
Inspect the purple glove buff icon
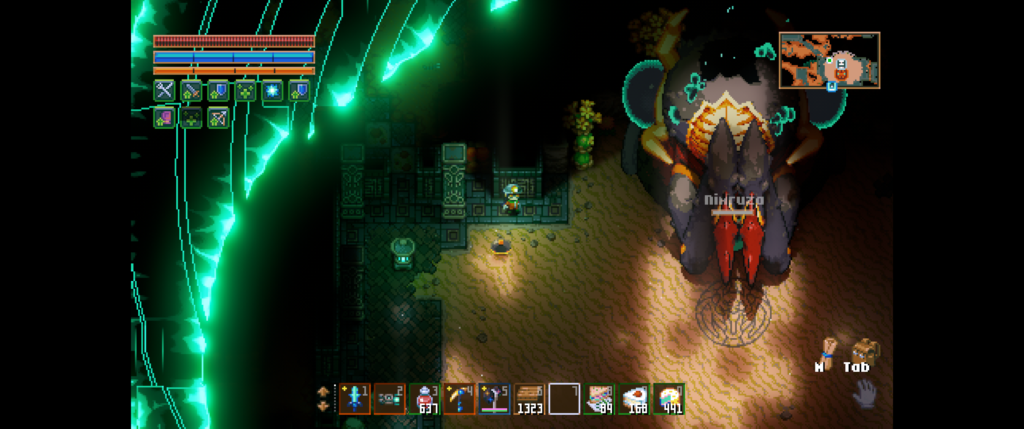(164, 117)
